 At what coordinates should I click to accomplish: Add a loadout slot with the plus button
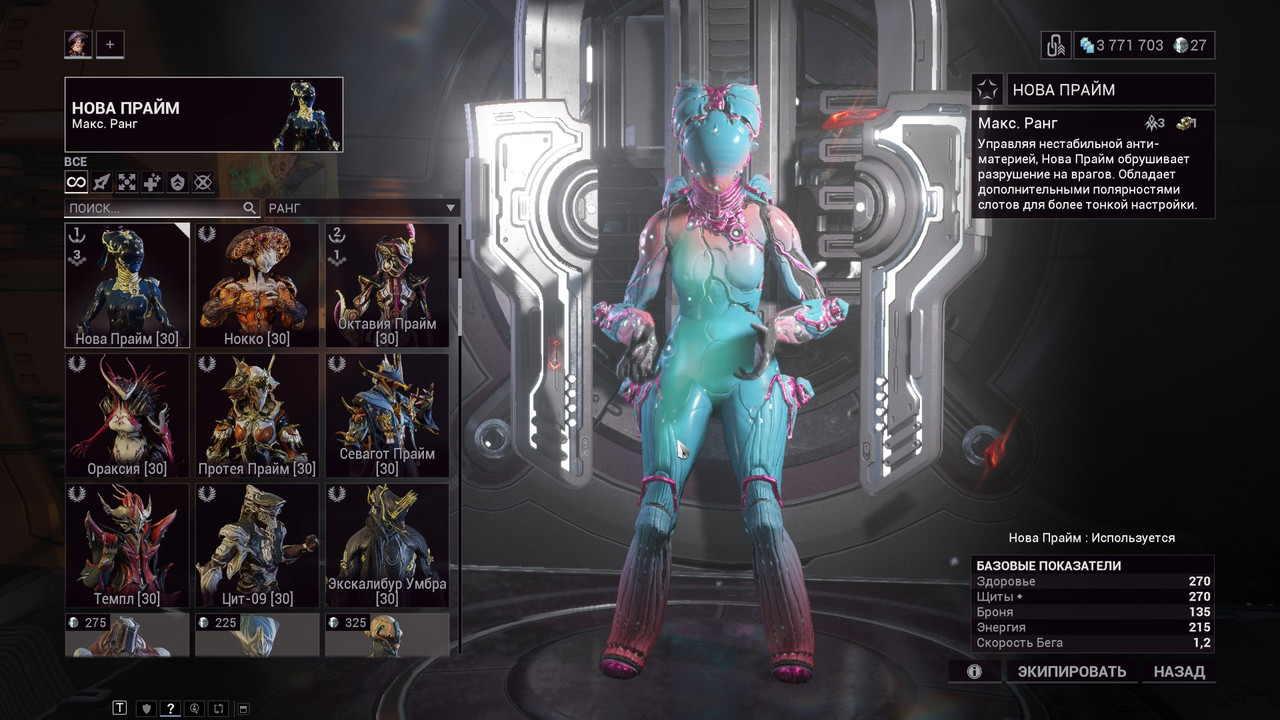tap(110, 44)
